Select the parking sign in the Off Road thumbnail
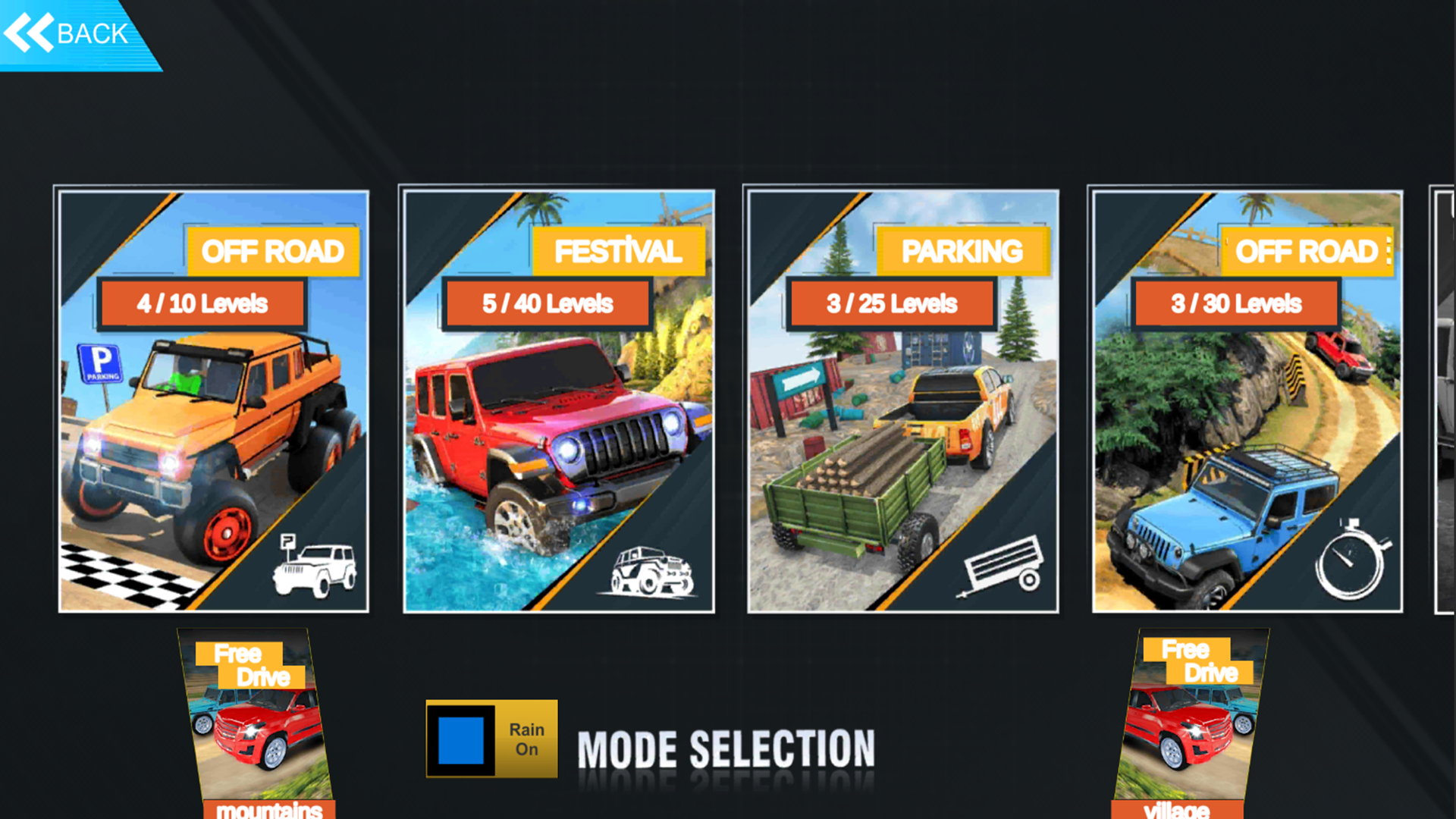This screenshot has width=1456, height=819. point(101,362)
